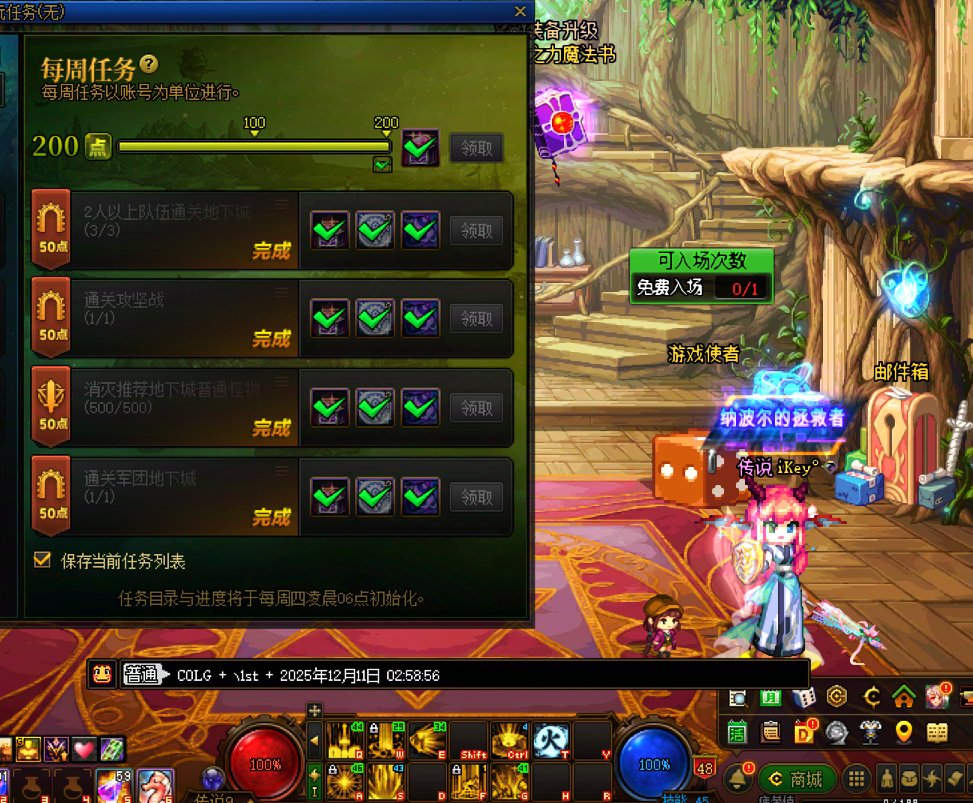This screenshot has width=973, height=803.
Task: Activate the 火 skill on the hotbar
Action: click(546, 740)
